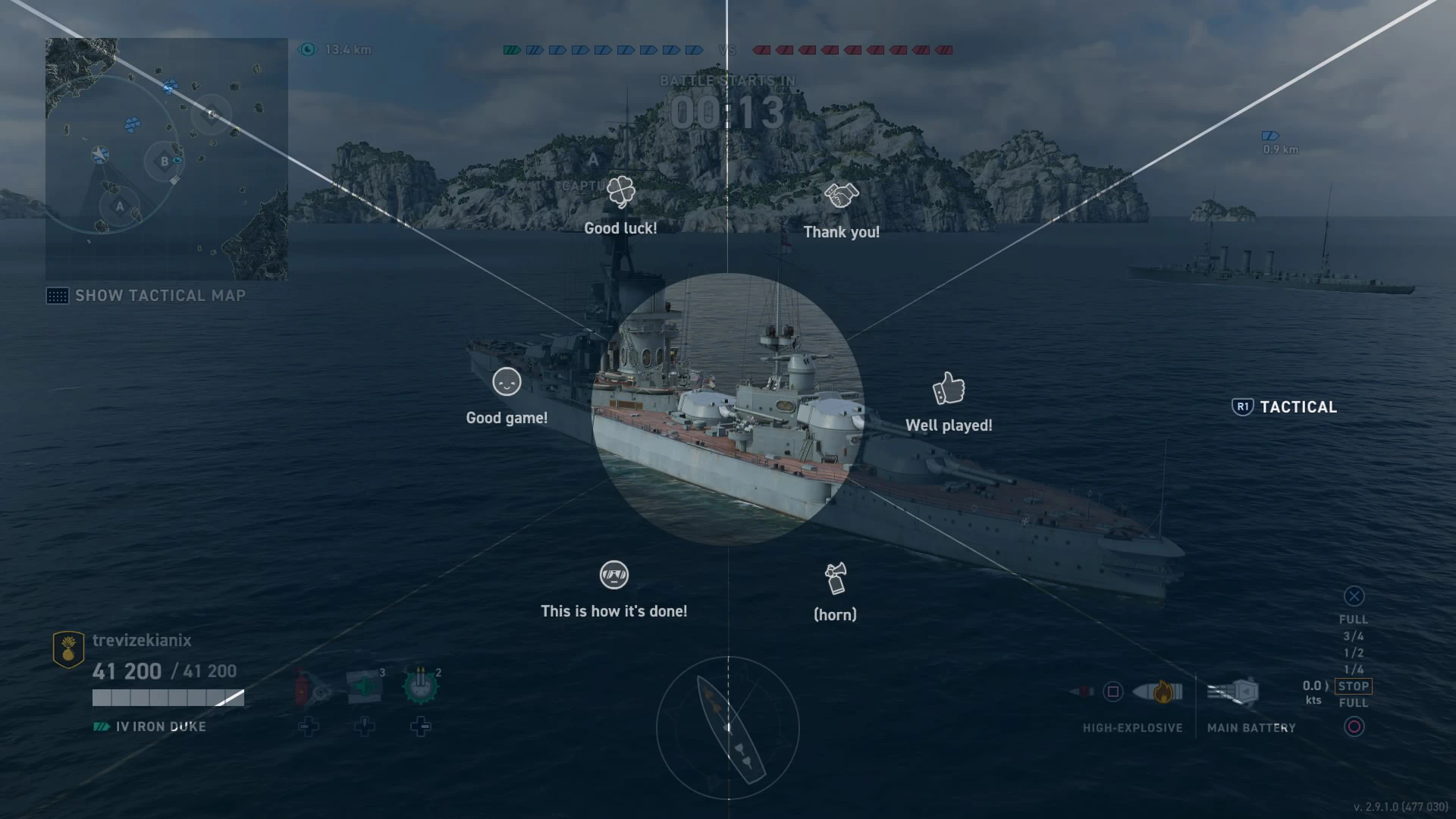The height and width of the screenshot is (819, 1456).
Task: Select the High-Explosive shell icon
Action: [1158, 692]
